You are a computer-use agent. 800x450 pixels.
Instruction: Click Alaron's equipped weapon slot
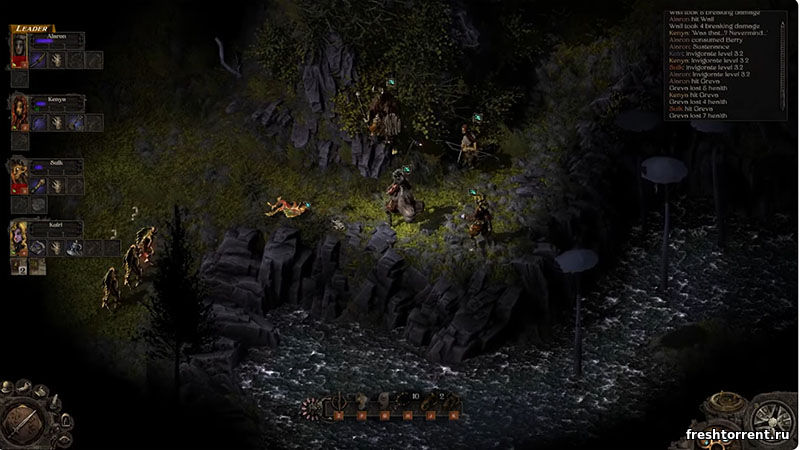click(x=40, y=60)
